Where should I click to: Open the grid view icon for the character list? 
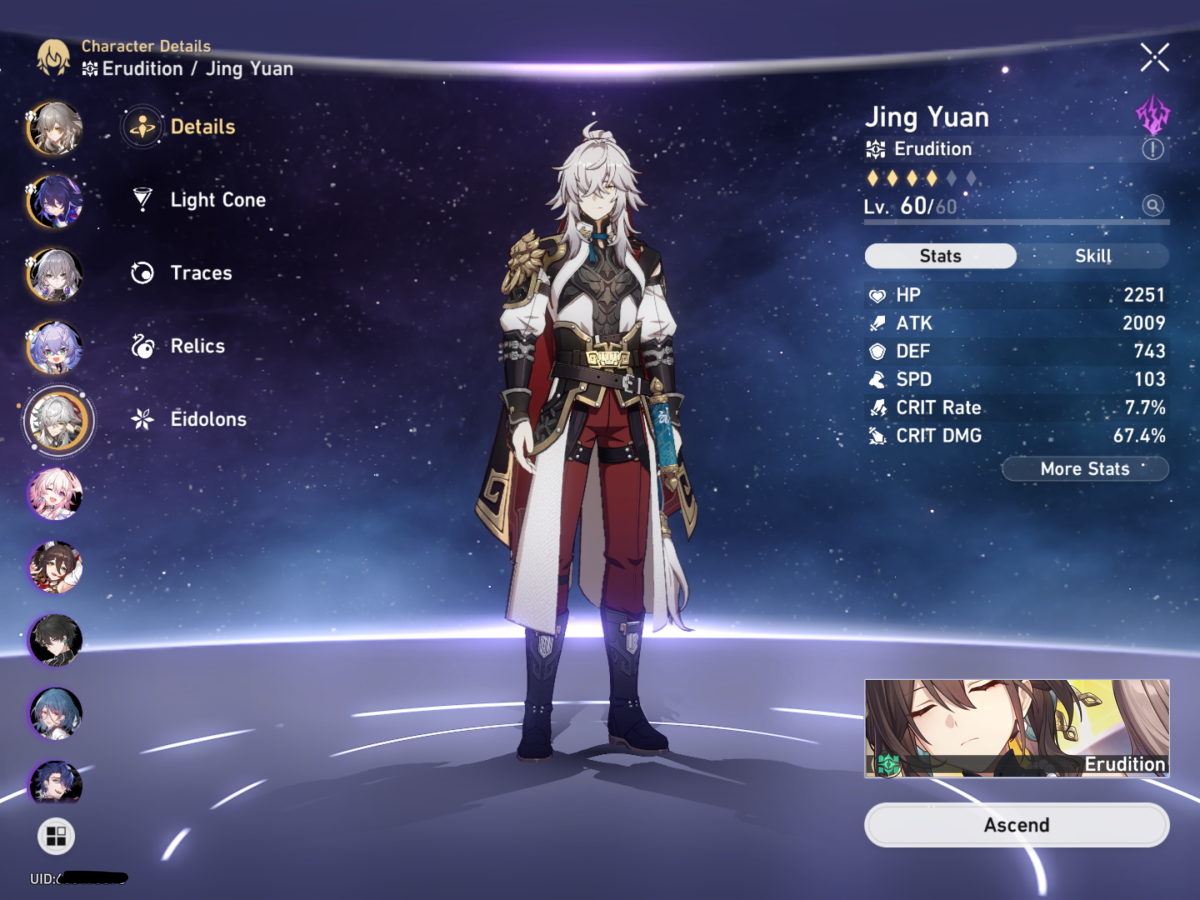(x=56, y=837)
